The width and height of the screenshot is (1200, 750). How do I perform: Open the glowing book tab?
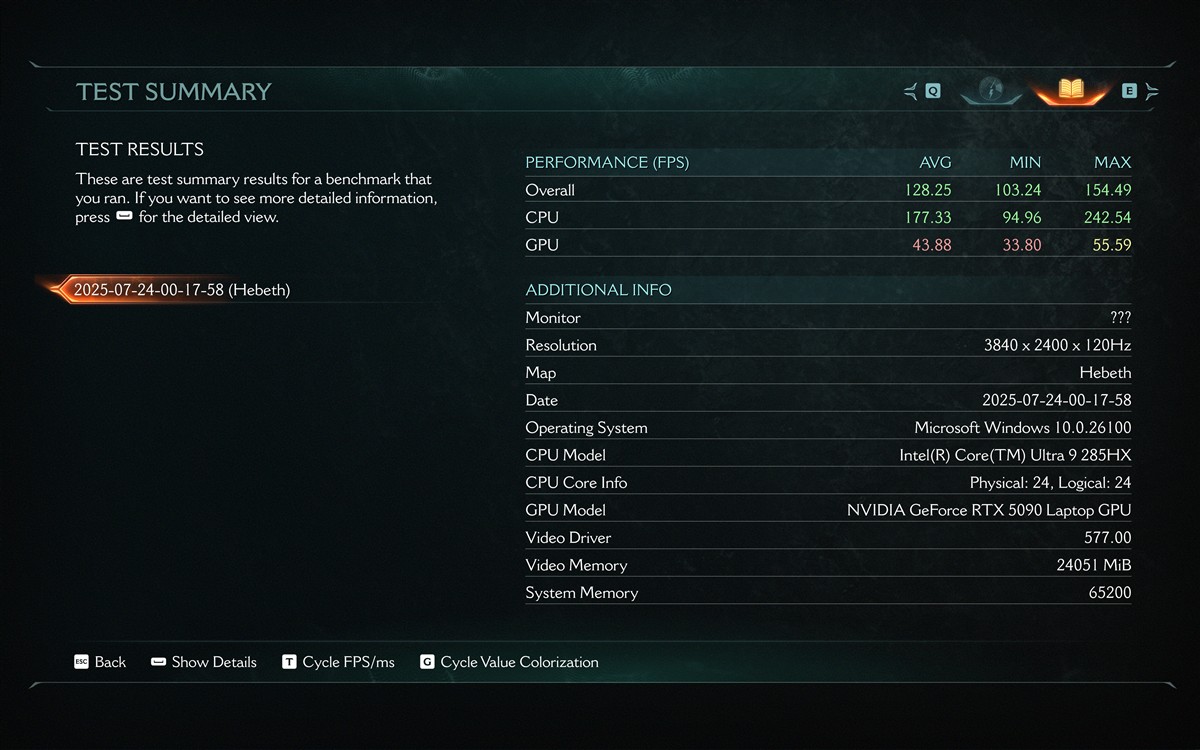pos(1071,90)
